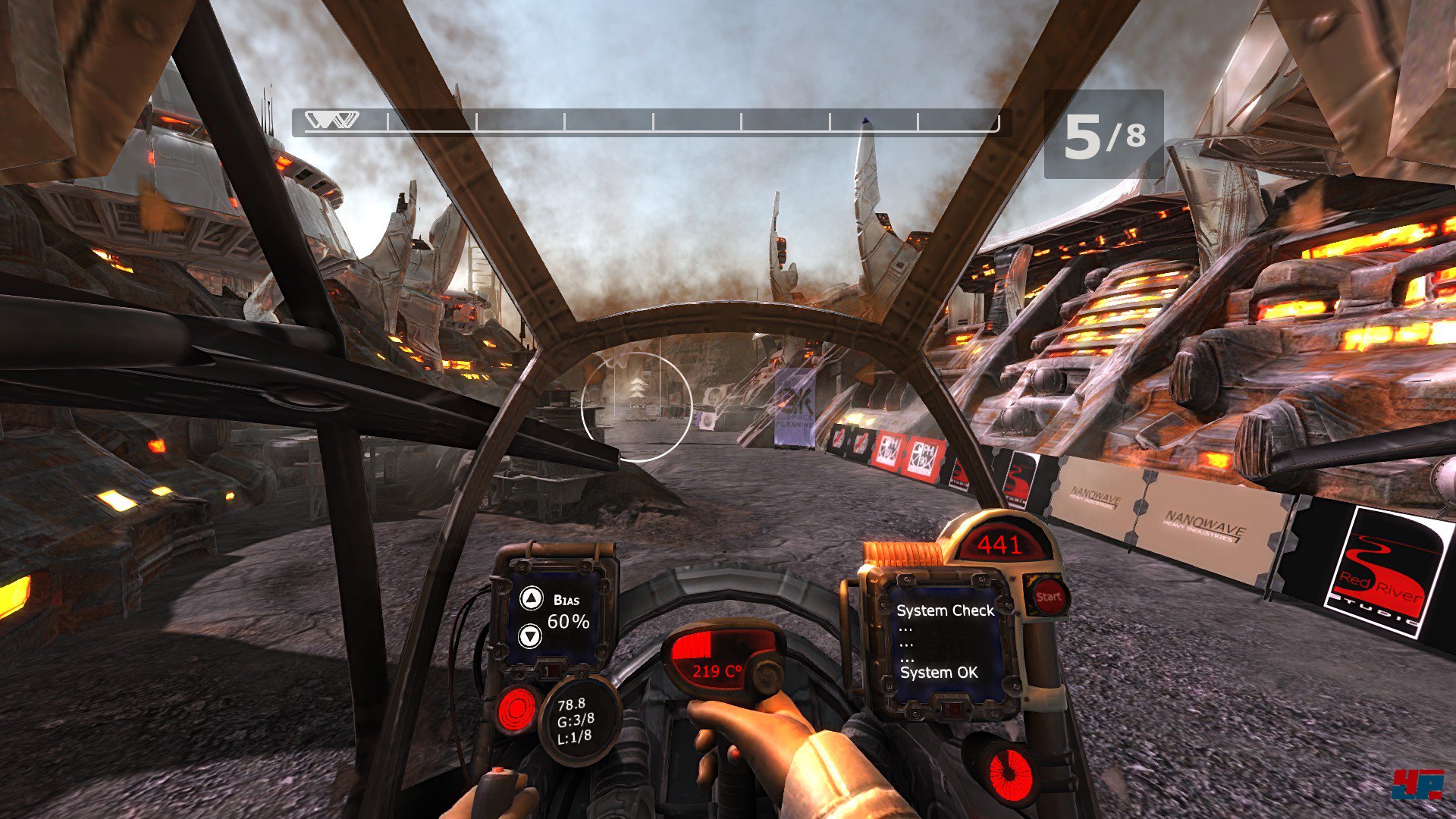Increase the Bias with the up arrow
The width and height of the screenshot is (1456, 819).
[532, 599]
